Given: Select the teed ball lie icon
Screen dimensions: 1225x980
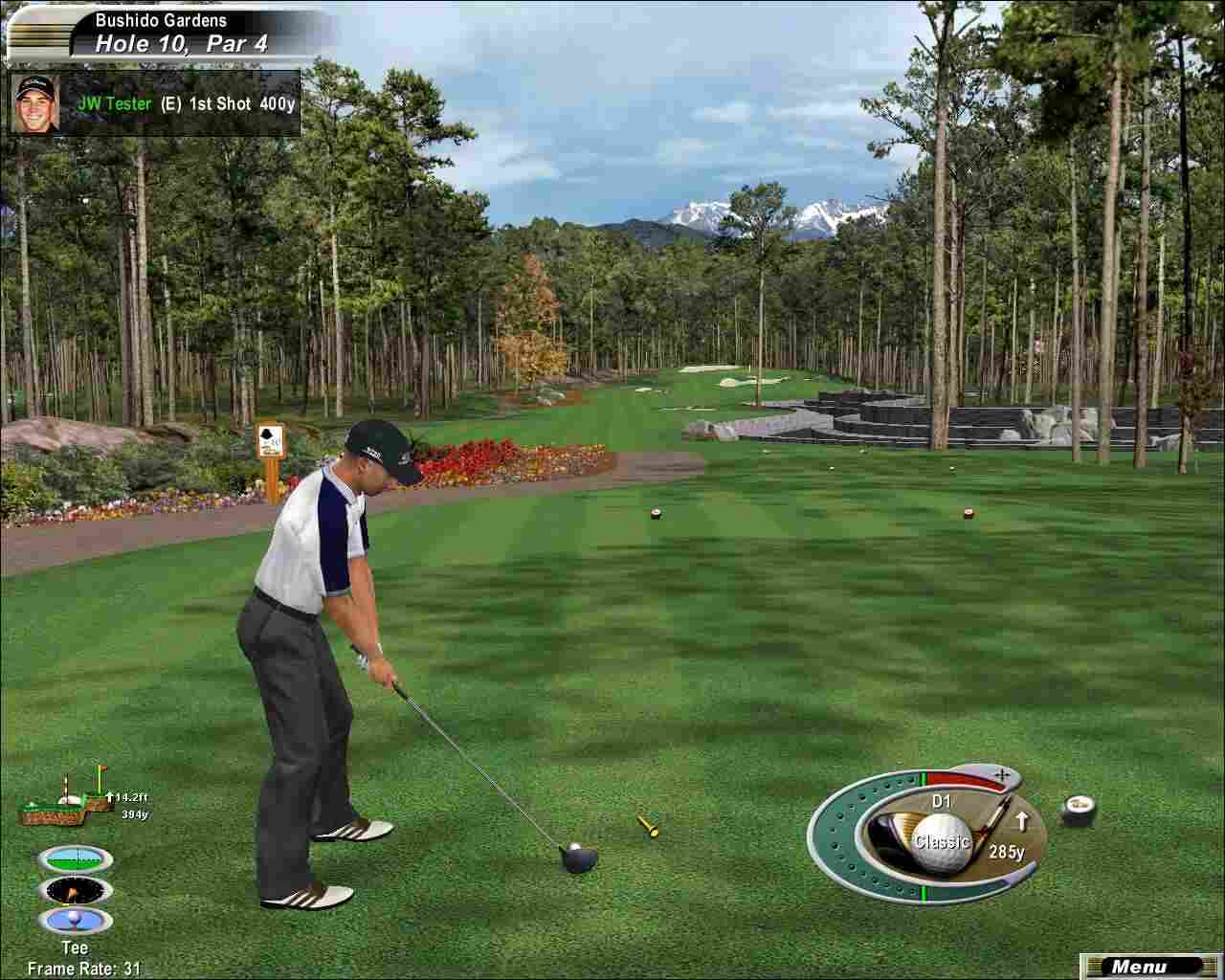Looking at the screenshot, I should 75,922.
